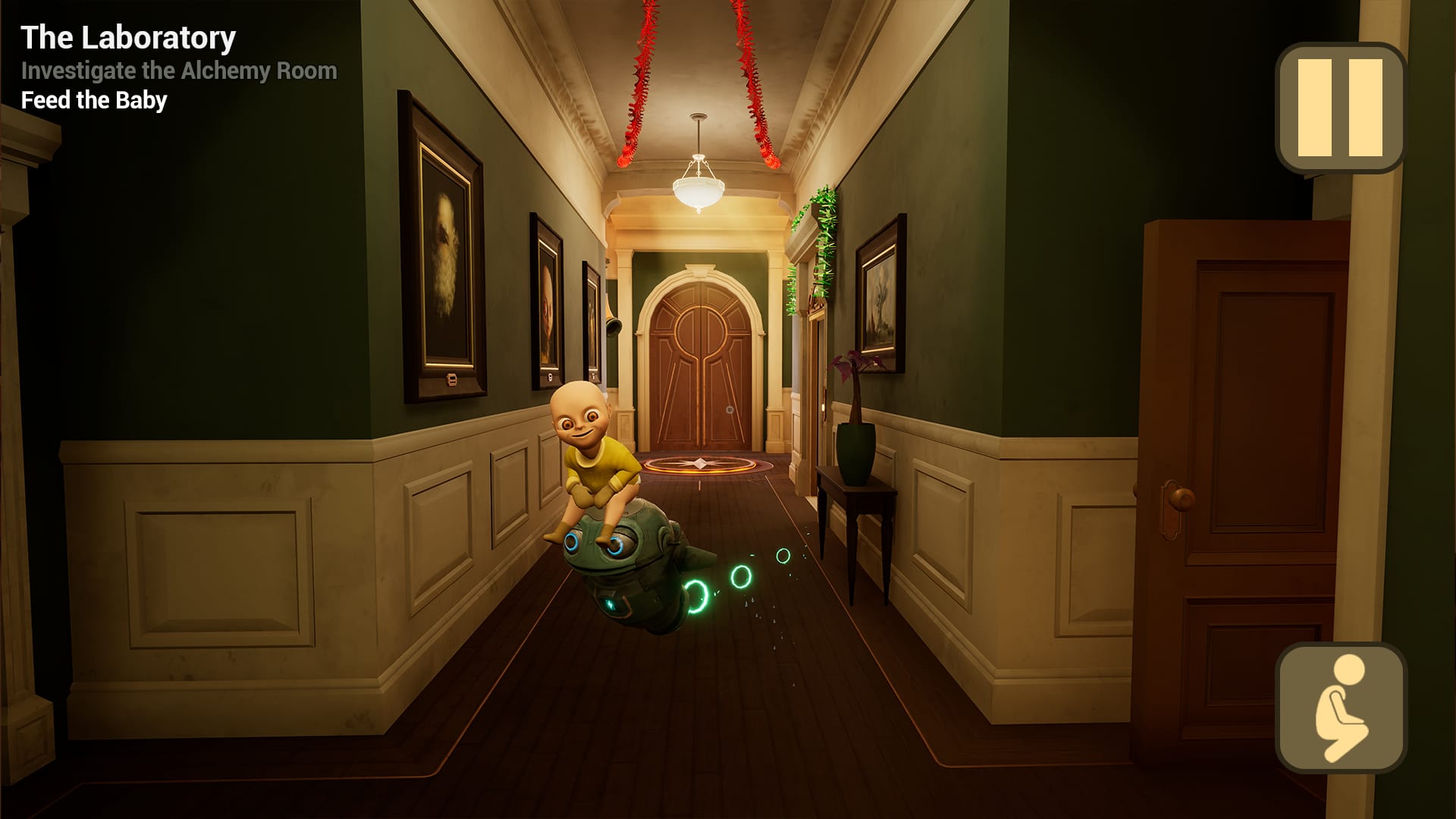The image size is (1456, 819).
Task: Tap the Feed the Baby objective text
Action: click(x=93, y=99)
